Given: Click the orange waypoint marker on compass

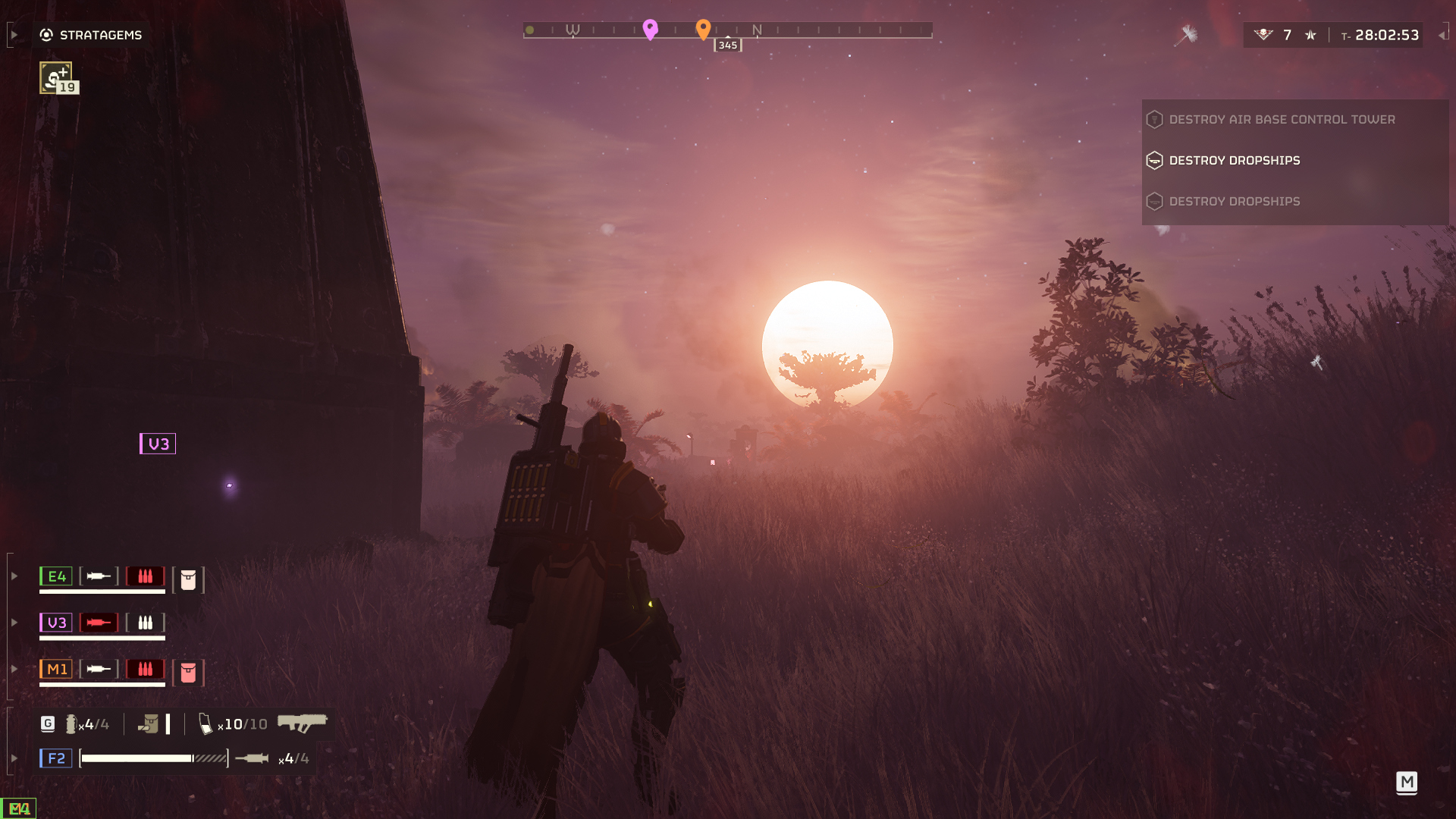Looking at the screenshot, I should [x=703, y=29].
